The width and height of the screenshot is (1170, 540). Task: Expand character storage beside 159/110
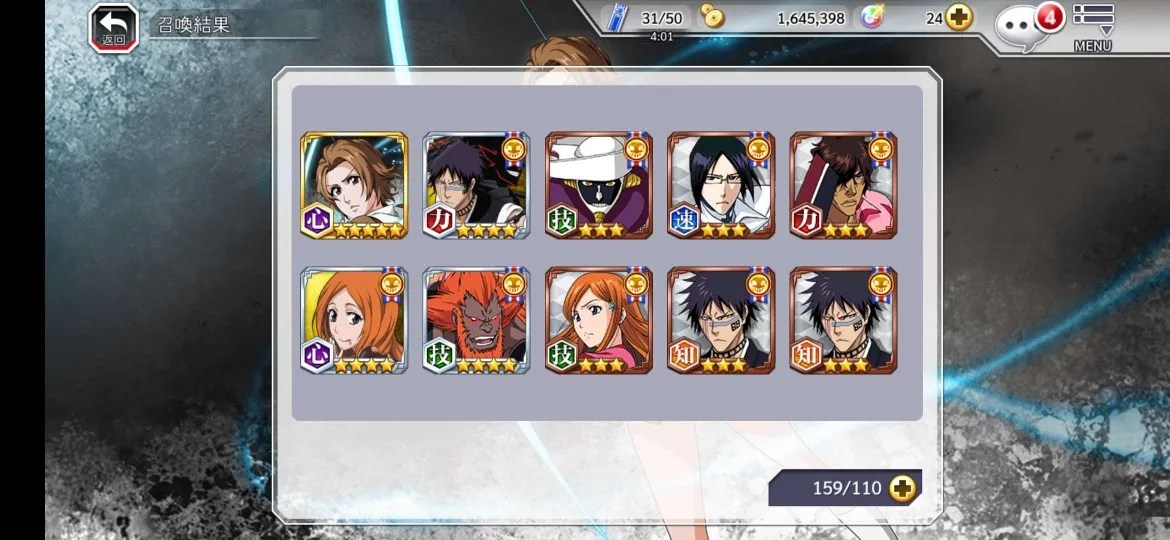[902, 488]
